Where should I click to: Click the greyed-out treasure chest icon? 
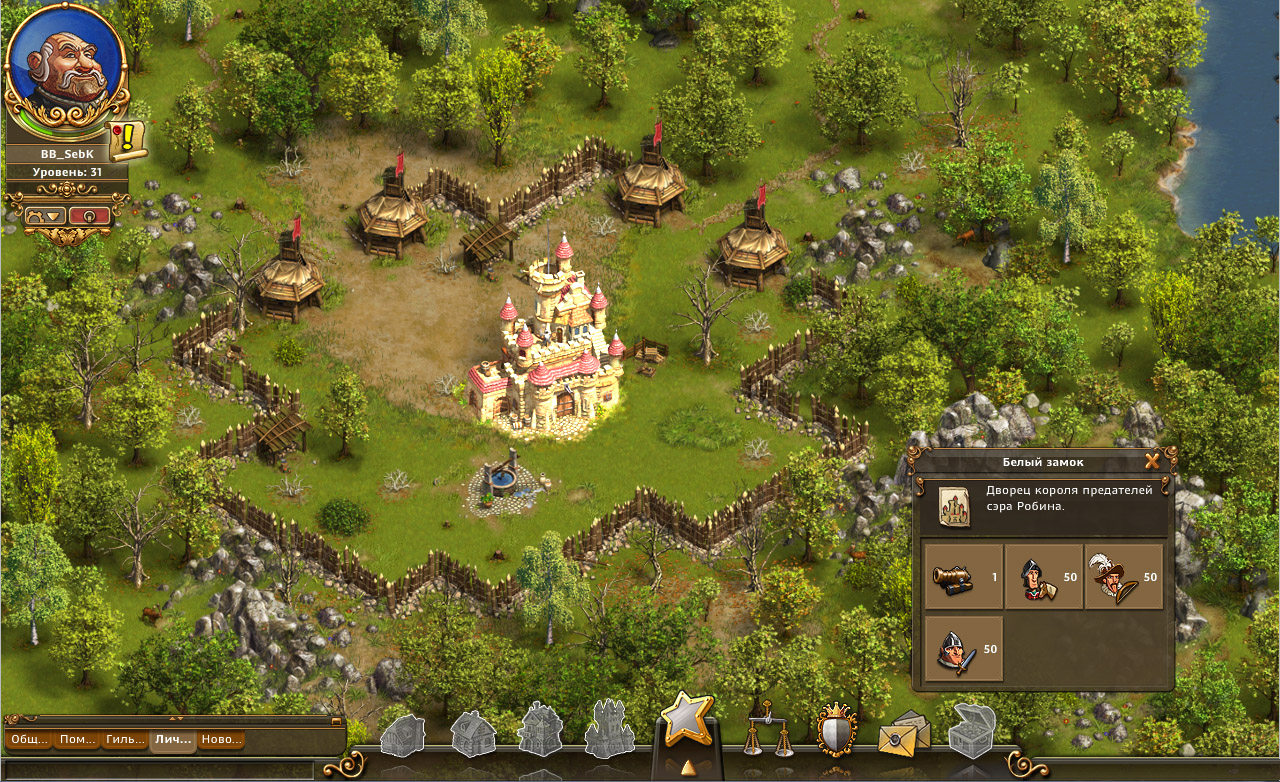969,732
